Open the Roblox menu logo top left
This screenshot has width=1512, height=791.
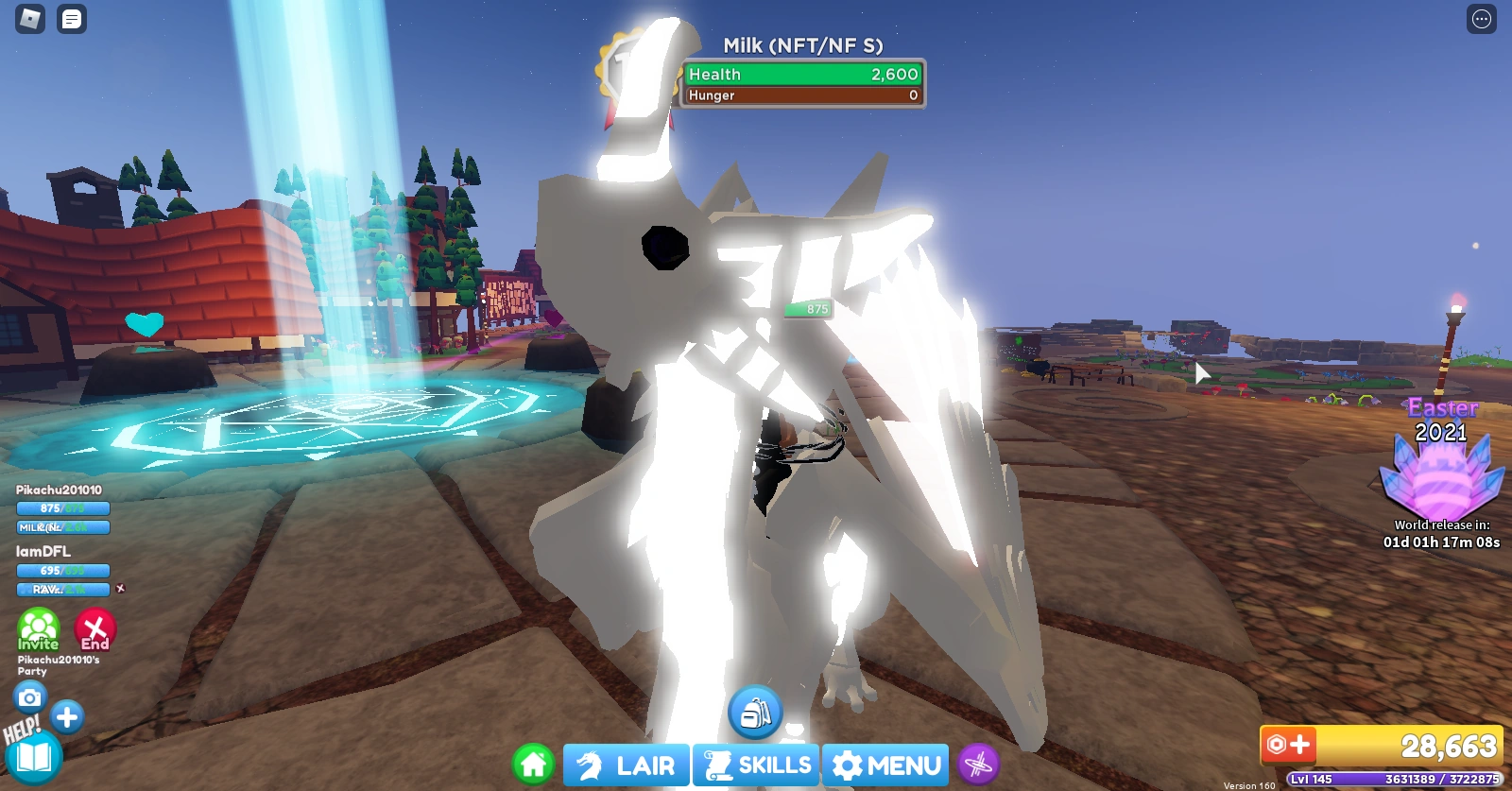(x=31, y=19)
